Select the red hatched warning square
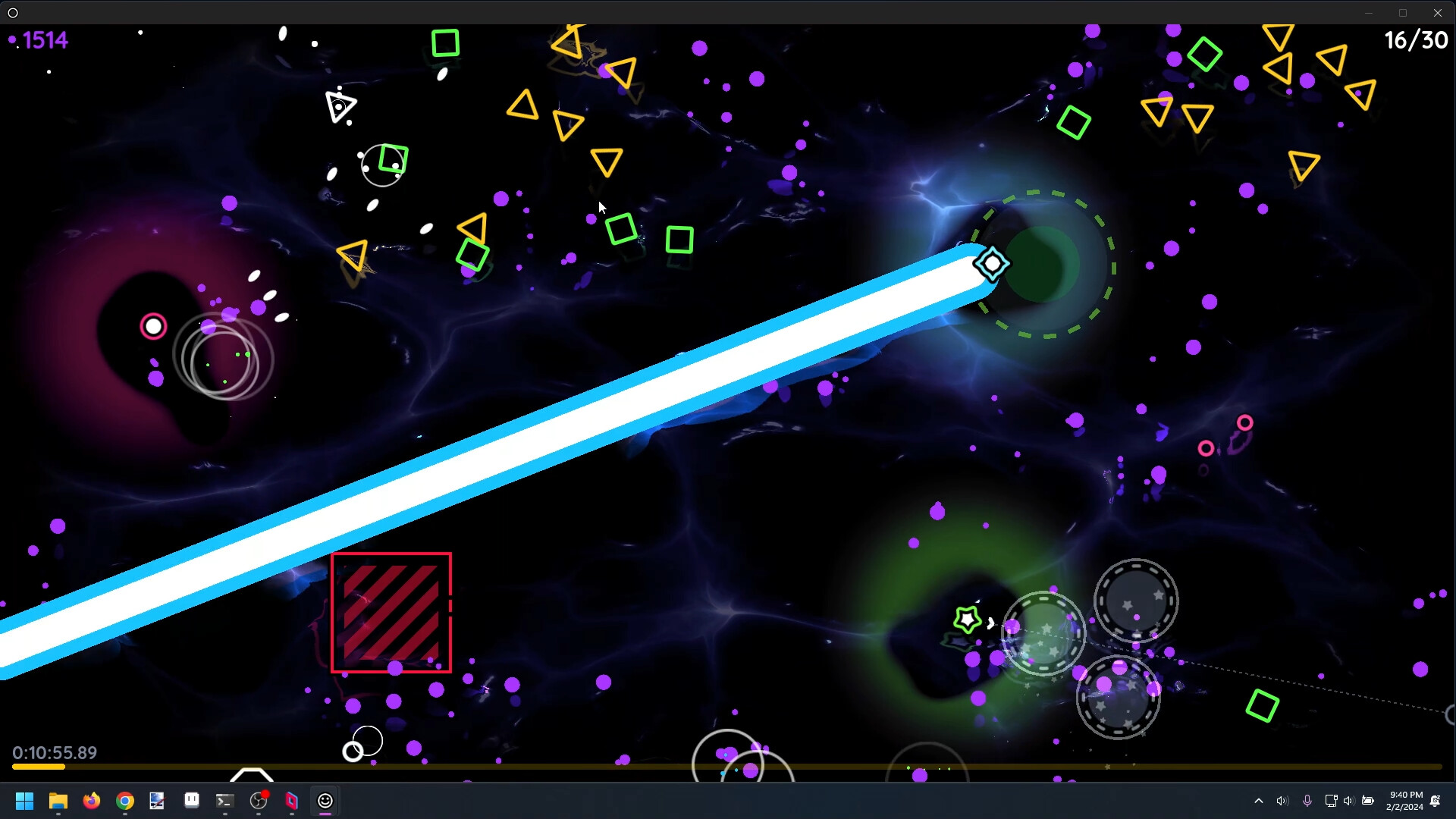Image resolution: width=1456 pixels, height=819 pixels. [391, 613]
